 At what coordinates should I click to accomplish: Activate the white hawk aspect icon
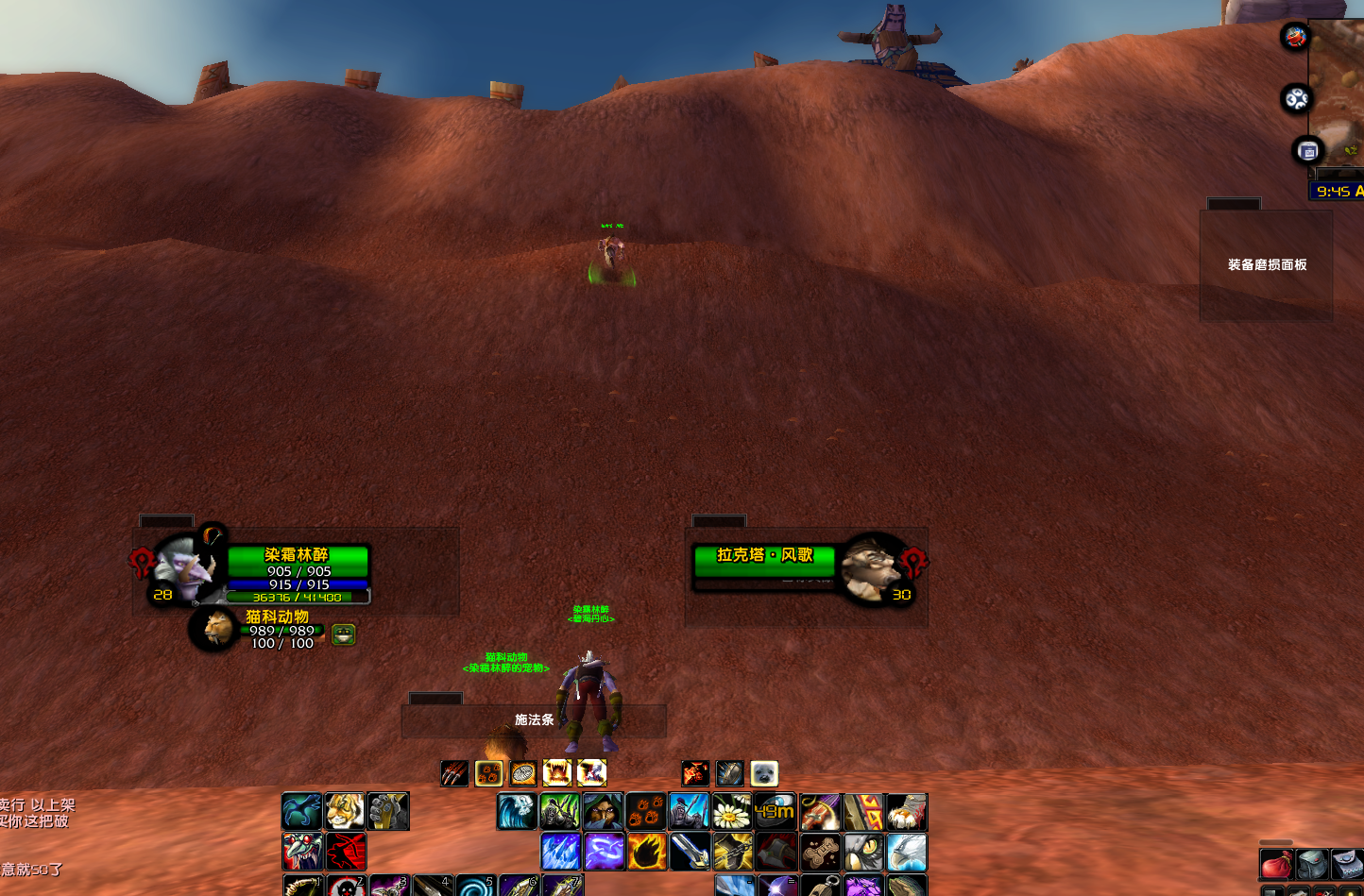(907, 852)
